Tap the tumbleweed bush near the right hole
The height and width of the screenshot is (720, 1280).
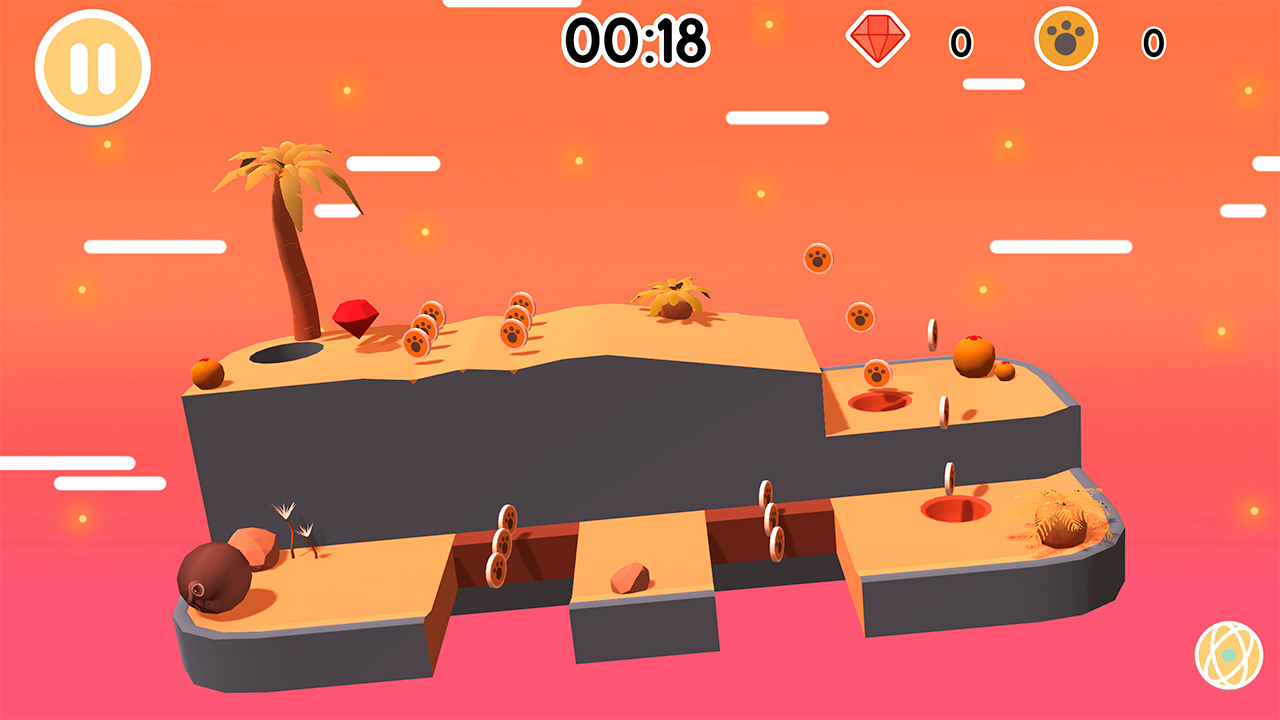(x=1063, y=520)
